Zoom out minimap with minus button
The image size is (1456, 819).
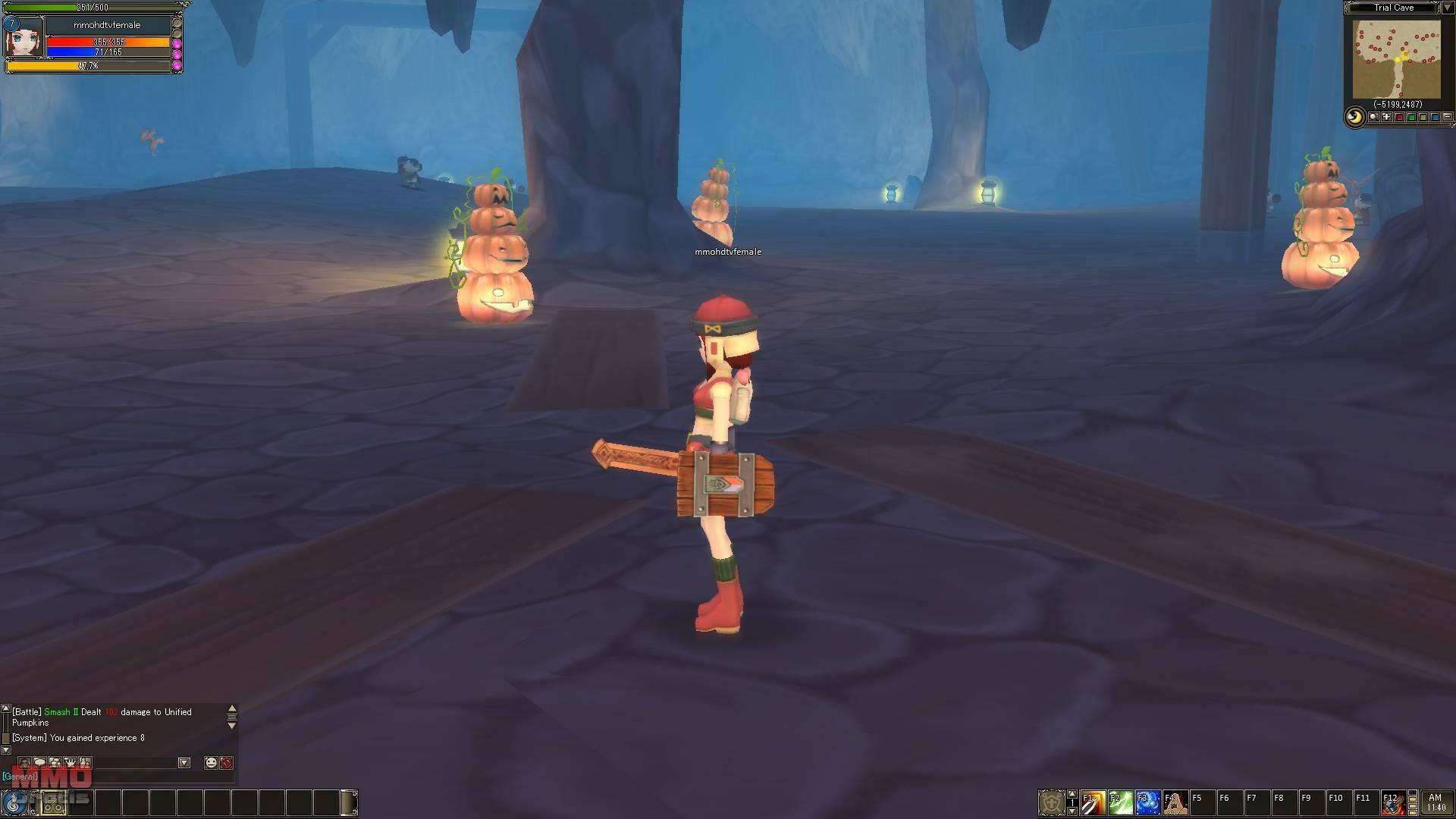[1447, 118]
